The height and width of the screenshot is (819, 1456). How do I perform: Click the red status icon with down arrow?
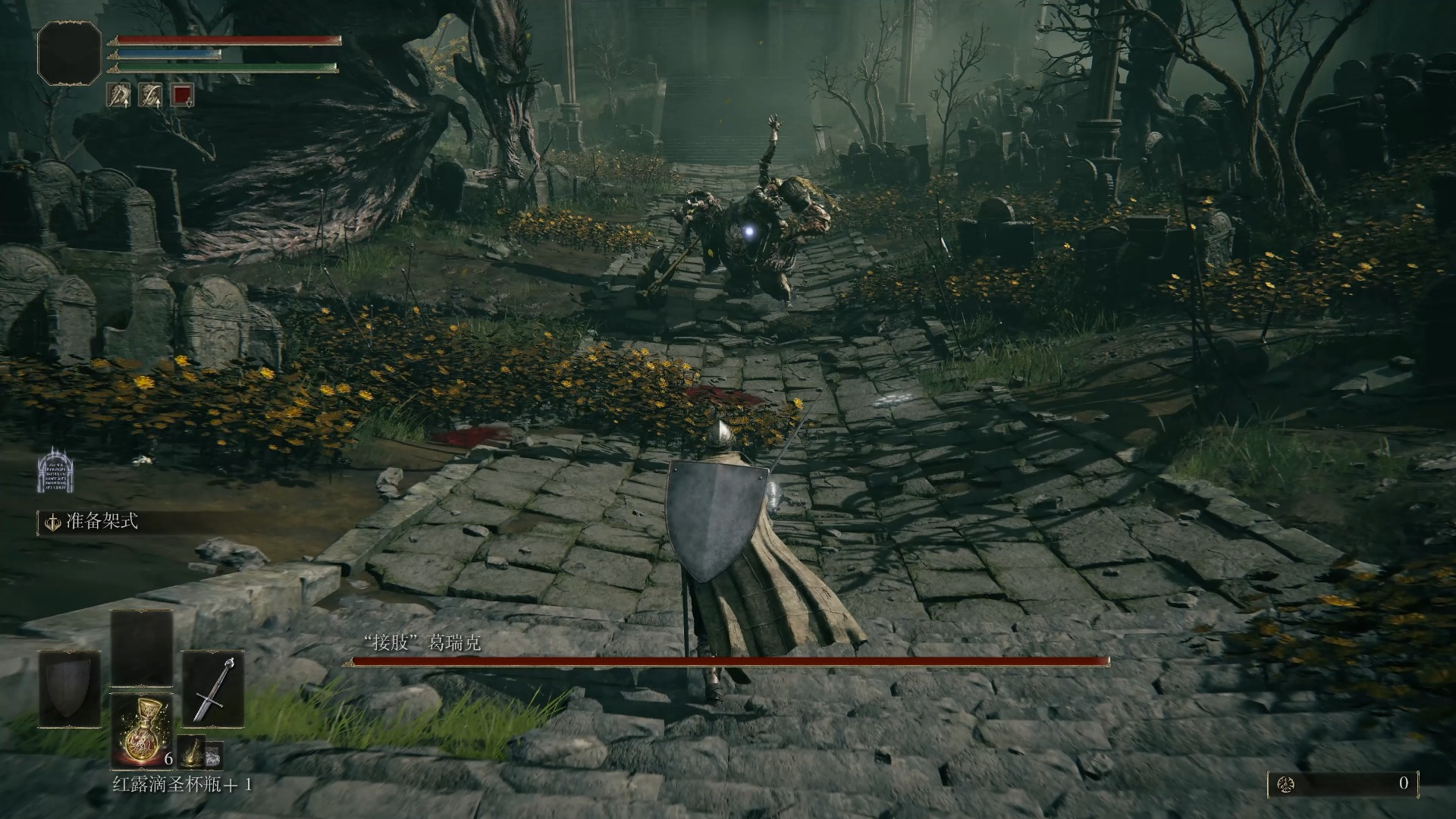(x=182, y=95)
